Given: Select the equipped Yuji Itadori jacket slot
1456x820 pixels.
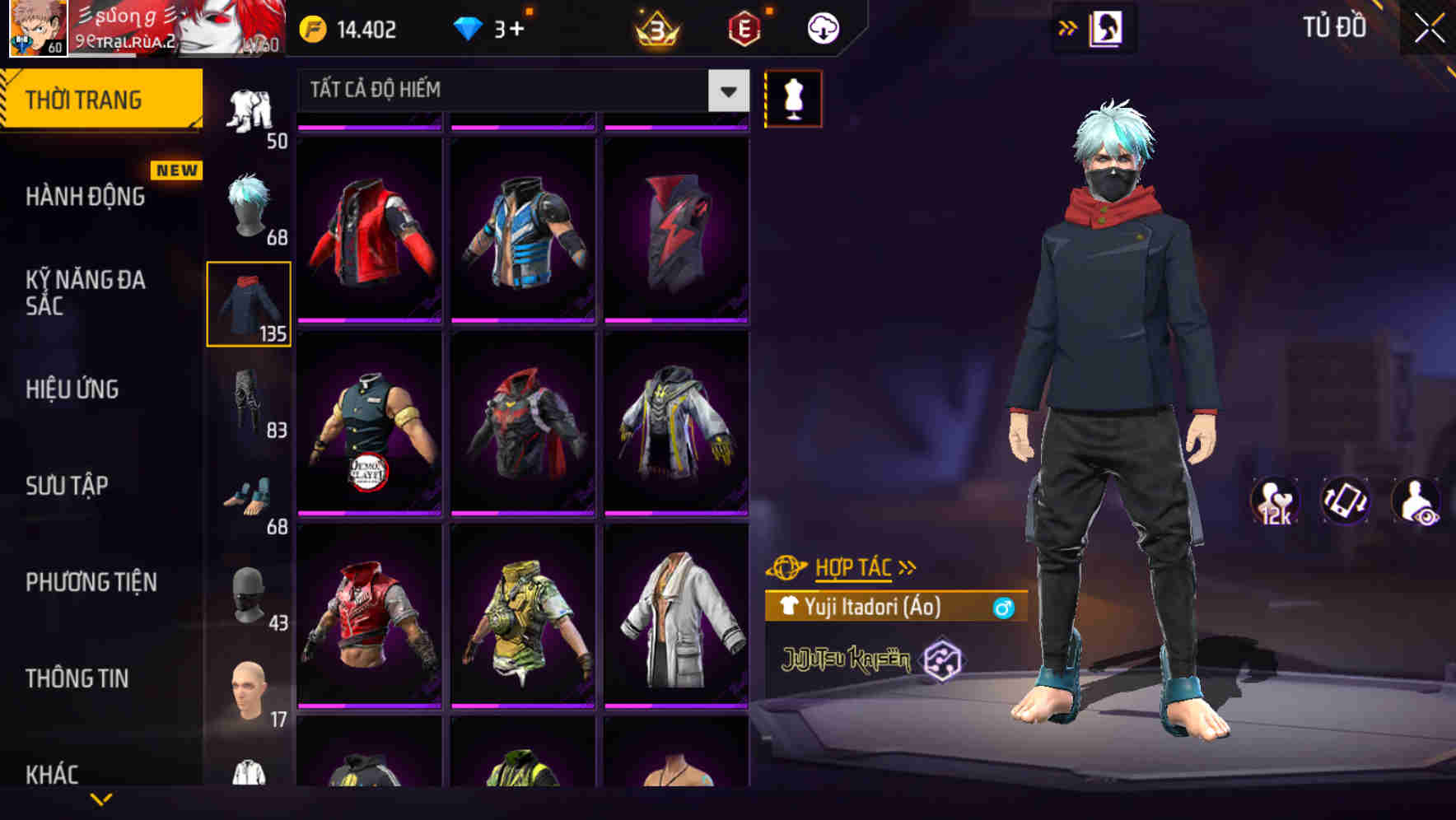Looking at the screenshot, I should [249, 303].
